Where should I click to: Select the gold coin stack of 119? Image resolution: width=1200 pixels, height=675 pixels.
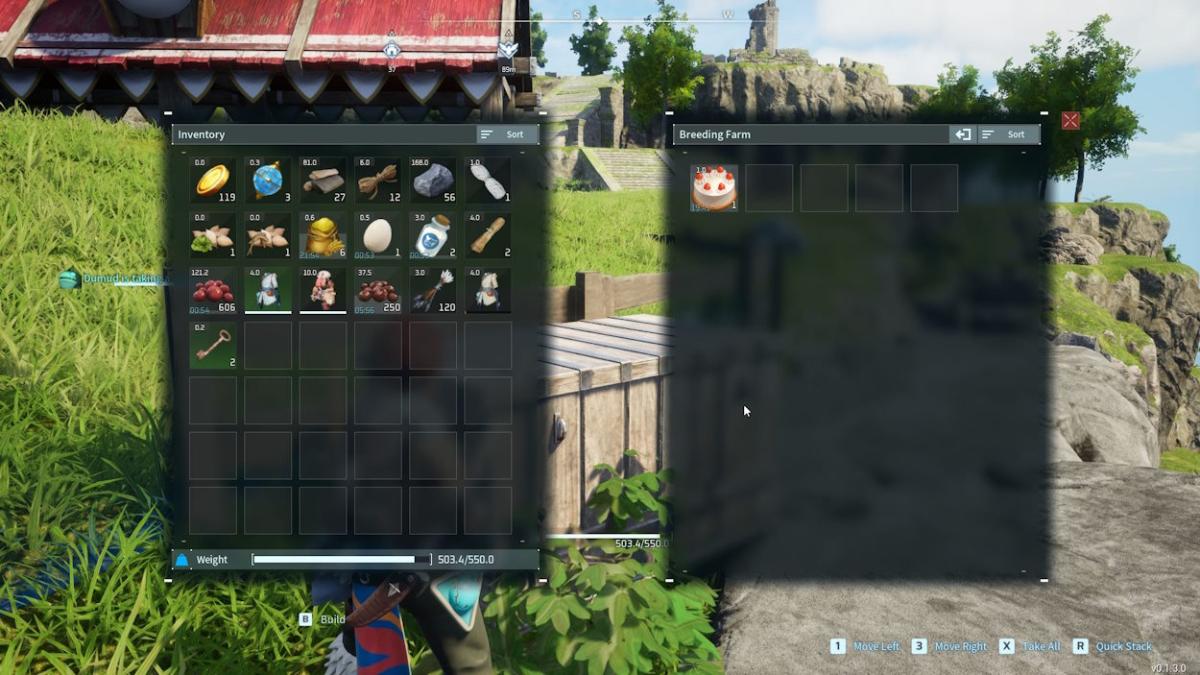pyautogui.click(x=213, y=181)
